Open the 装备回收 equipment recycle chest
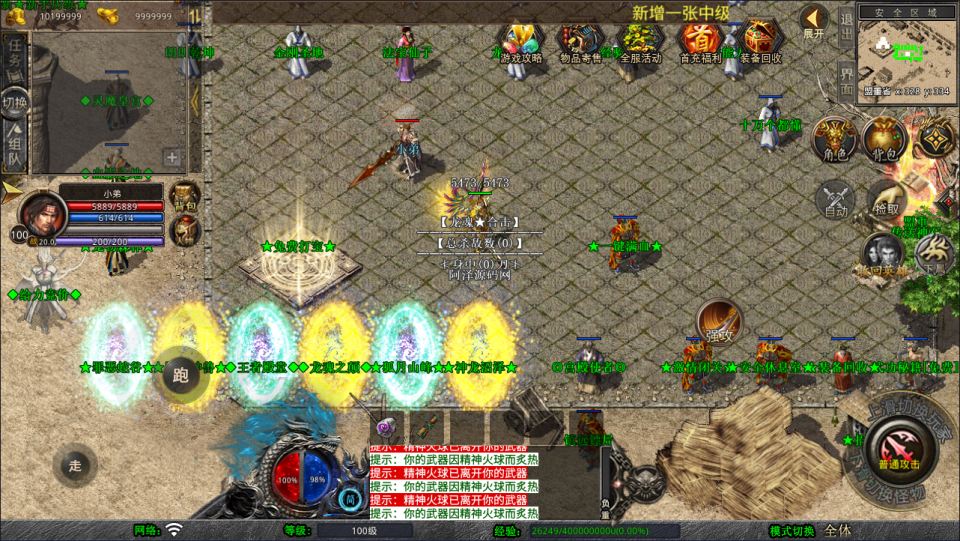This screenshot has height=541, width=960. pyautogui.click(x=762, y=41)
